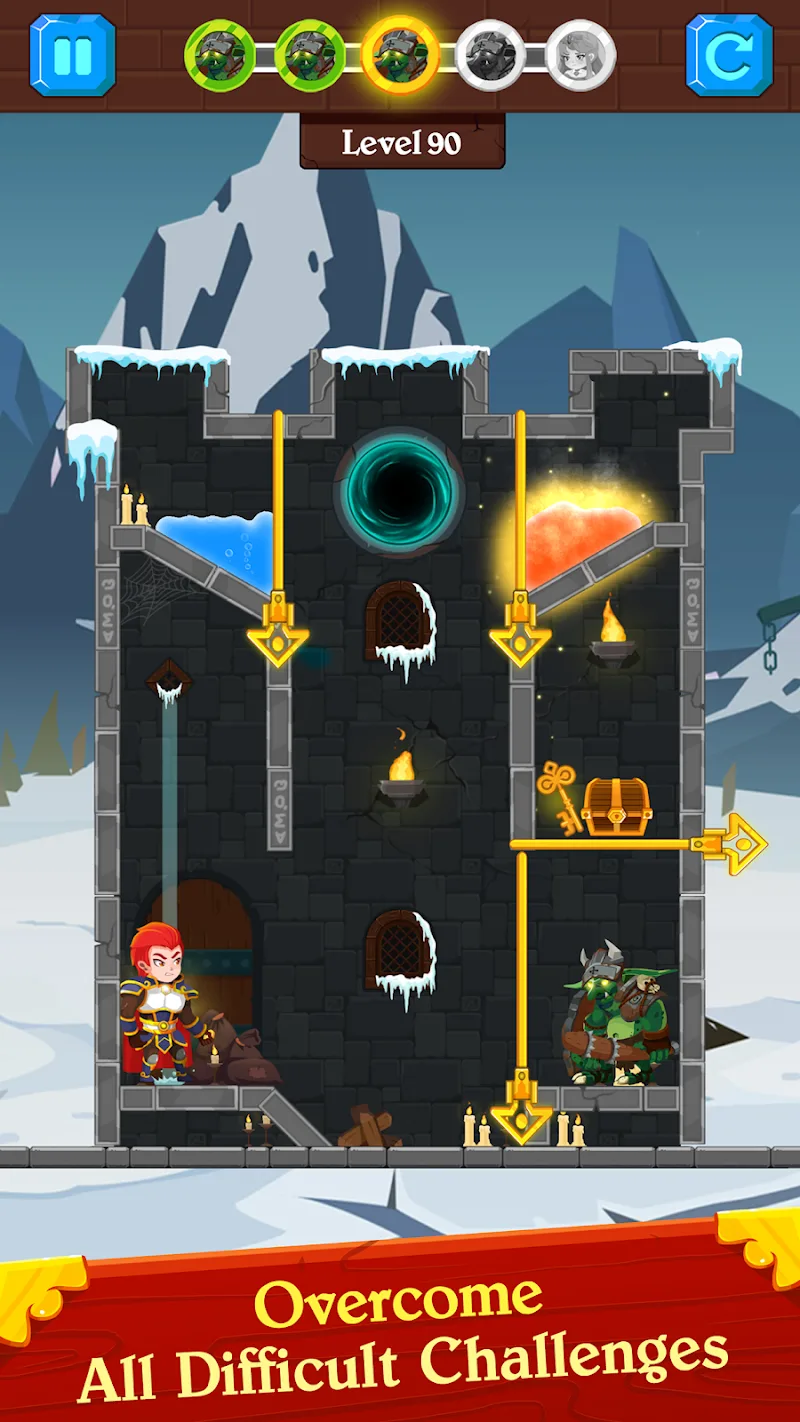The image size is (800, 1422).
Task: Restart the level with the blue arrow button
Action: [729, 55]
